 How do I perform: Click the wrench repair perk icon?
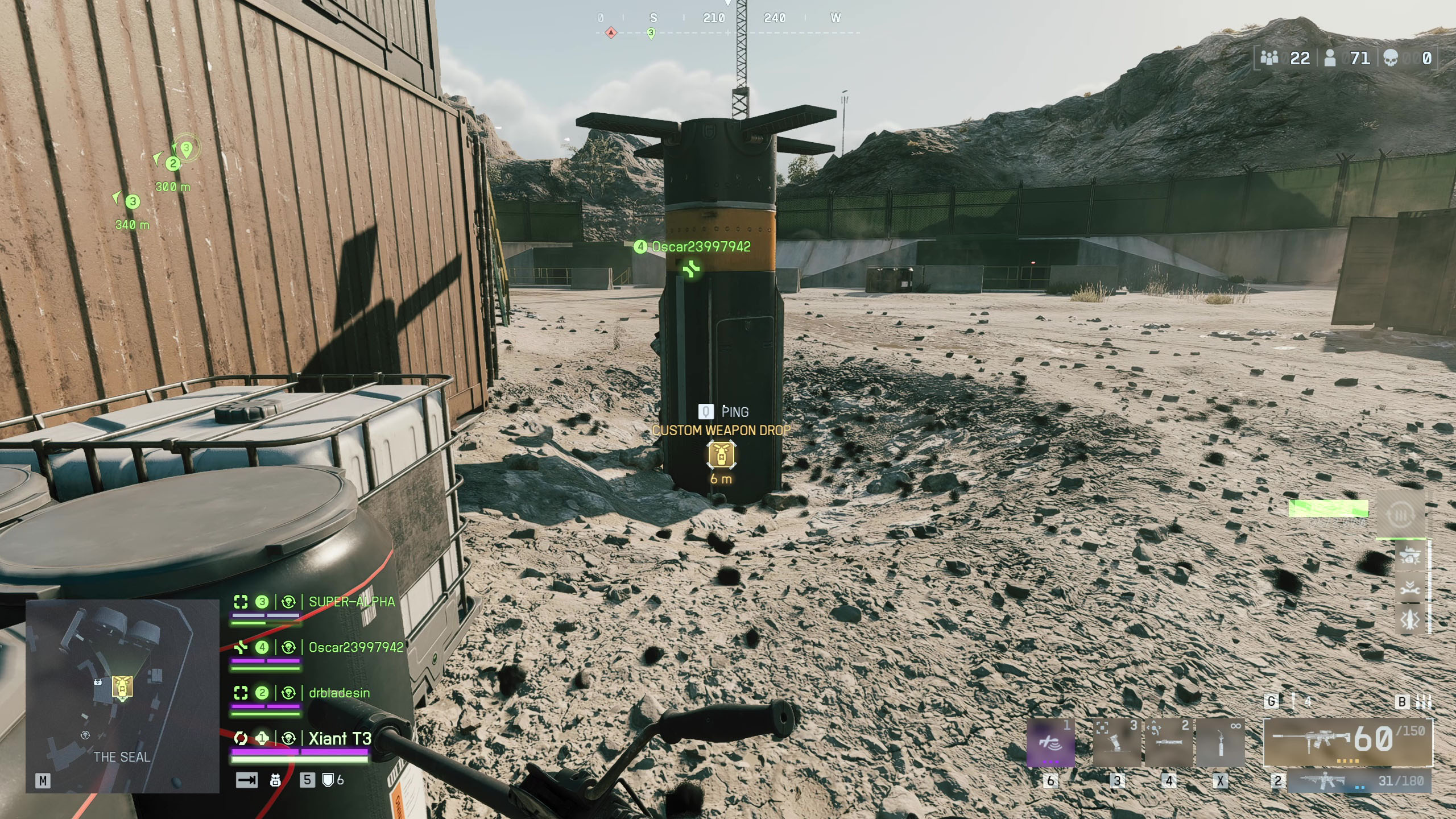(x=1410, y=589)
